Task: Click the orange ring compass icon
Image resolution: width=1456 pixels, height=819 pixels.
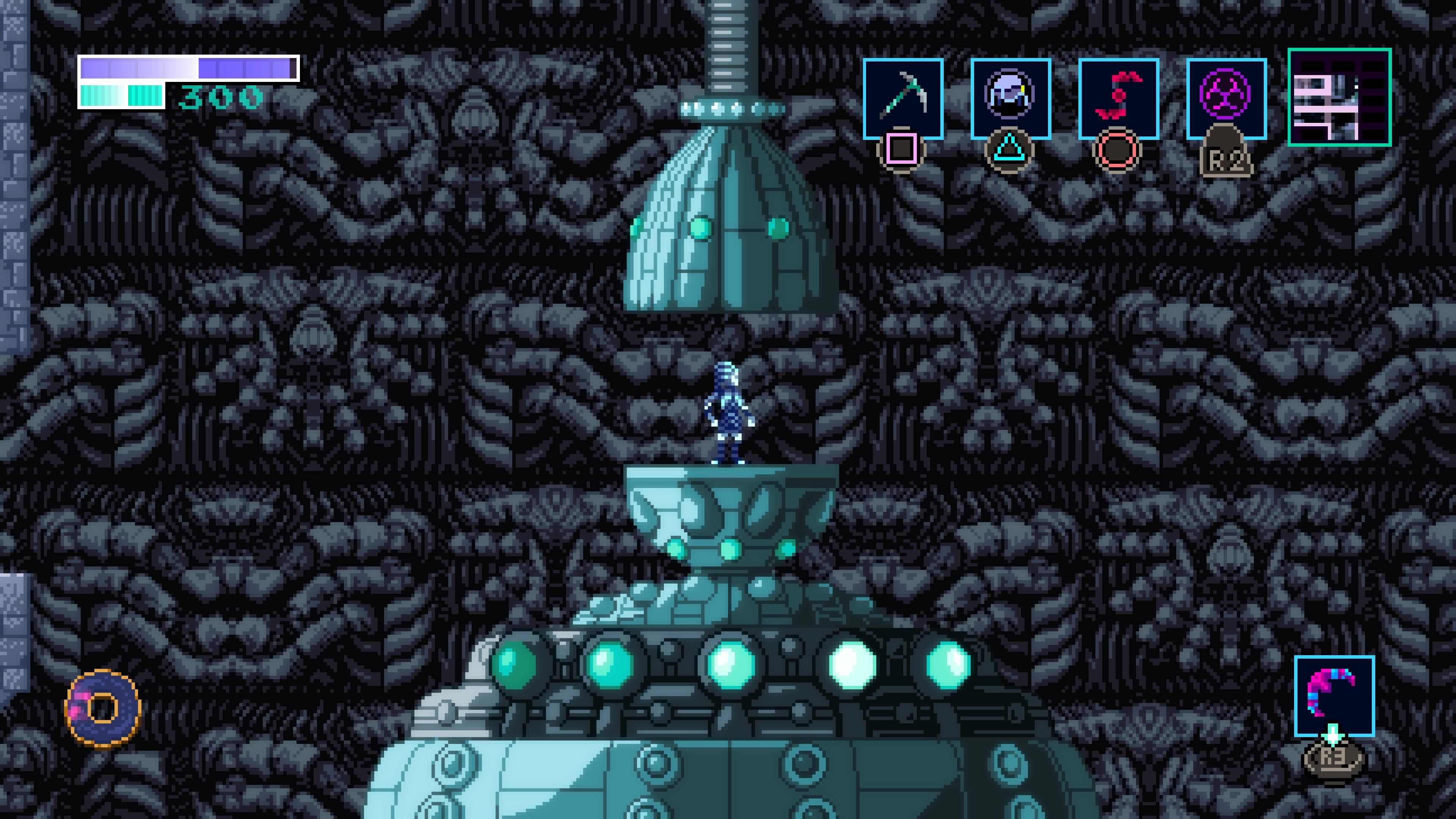Action: (x=103, y=708)
